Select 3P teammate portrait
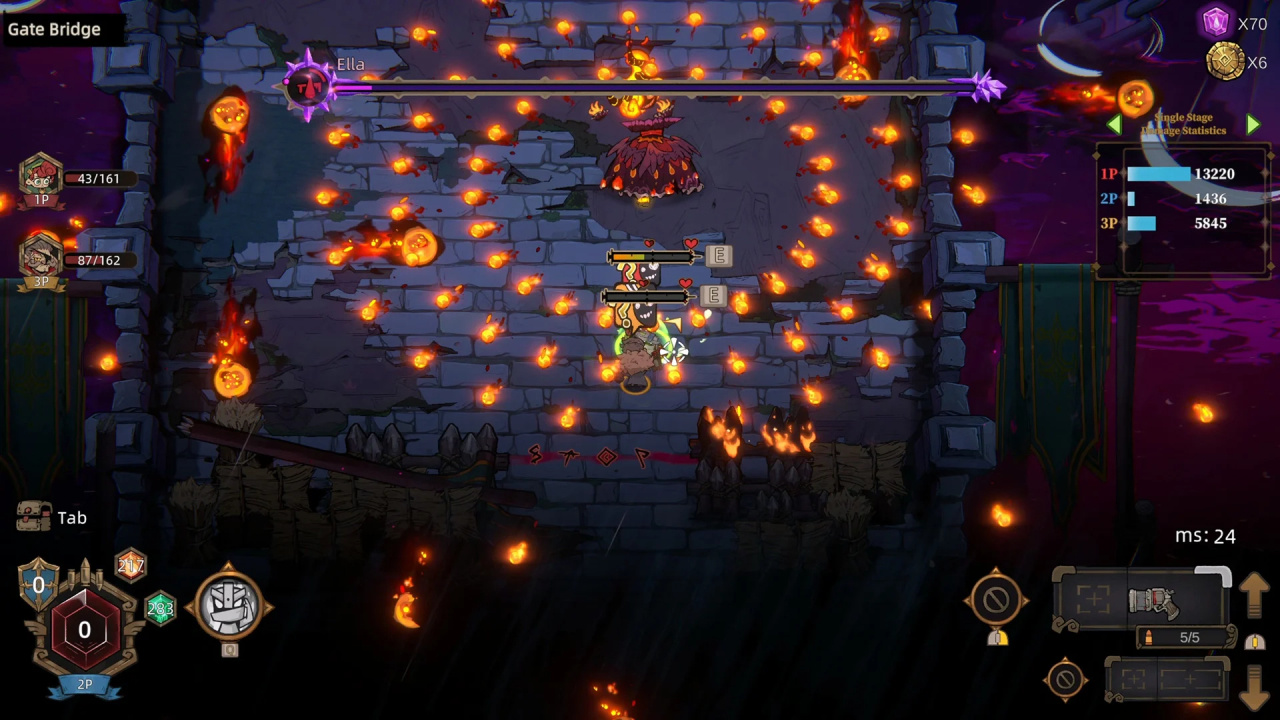The image size is (1280, 720). 41,257
